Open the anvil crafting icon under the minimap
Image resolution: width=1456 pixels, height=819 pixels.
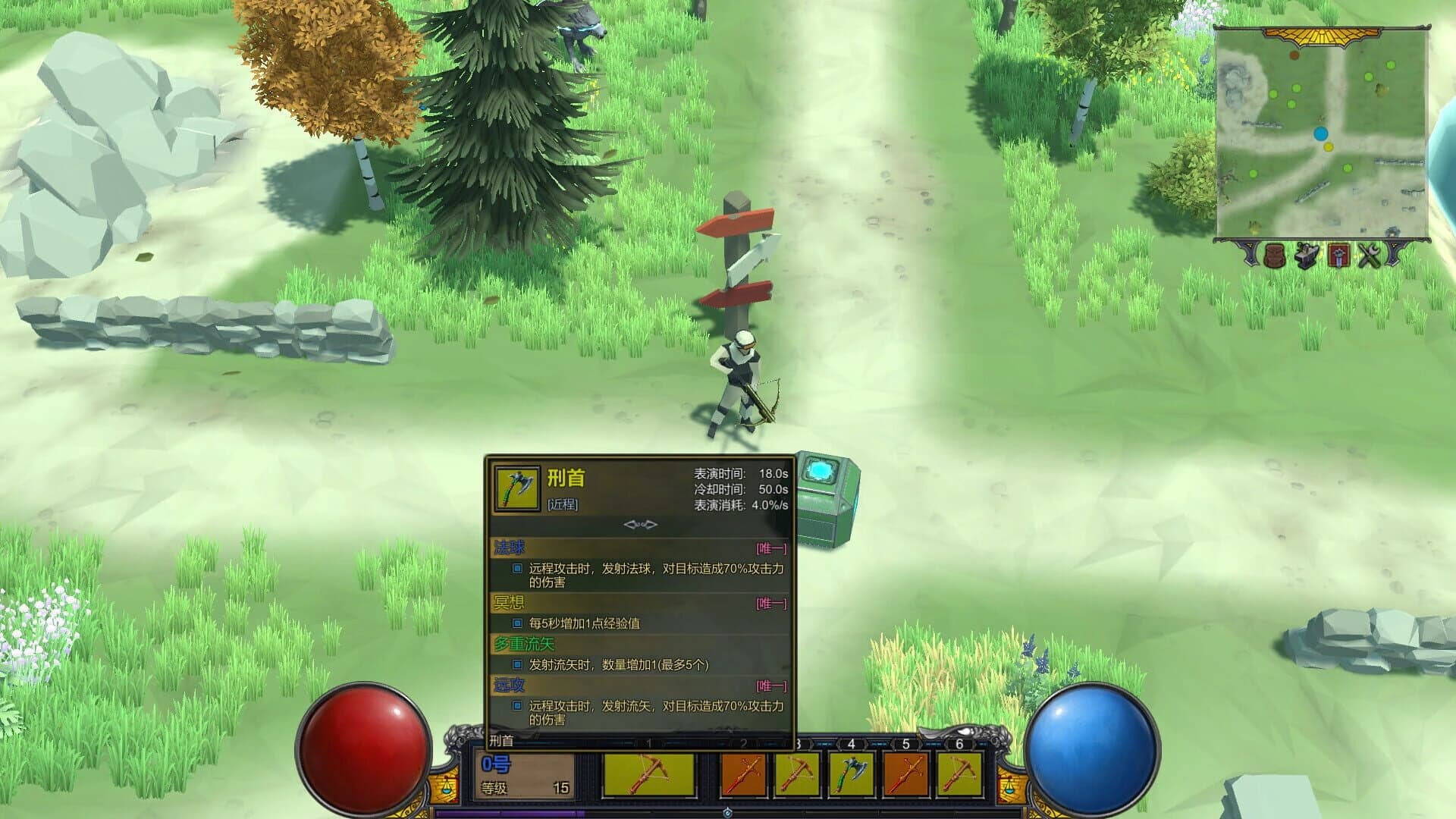coord(1307,256)
